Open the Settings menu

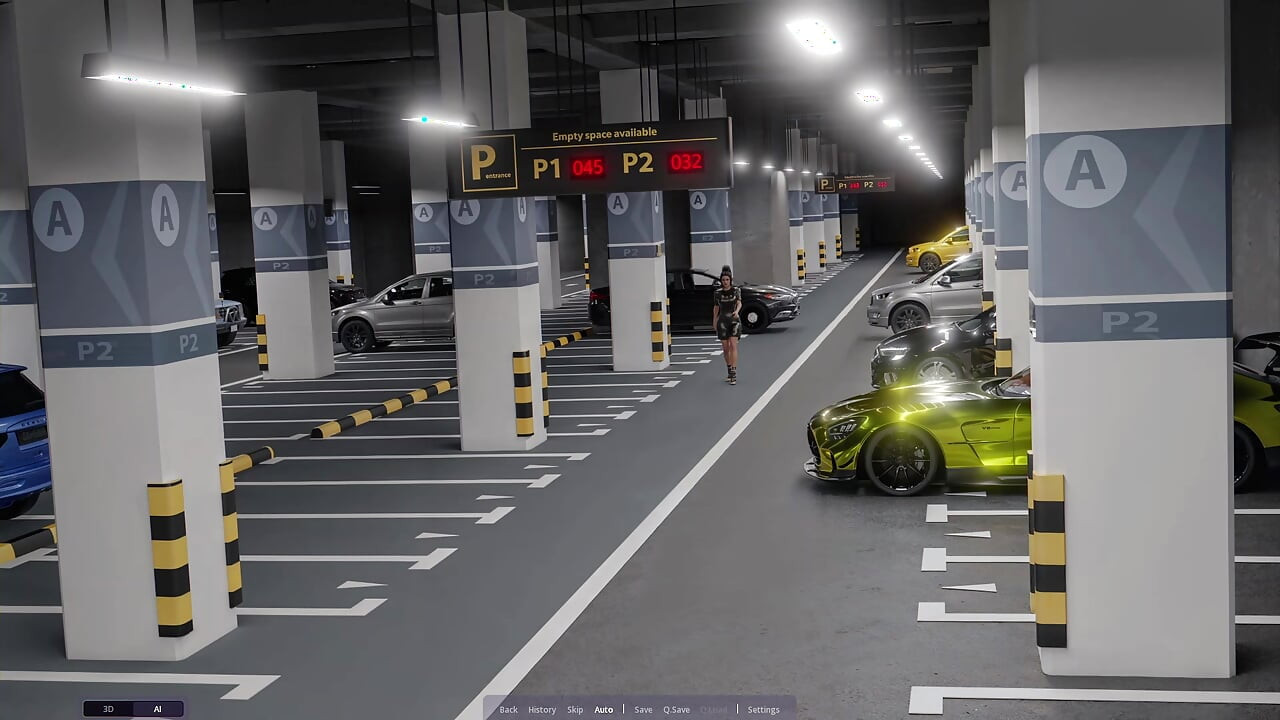(x=763, y=710)
